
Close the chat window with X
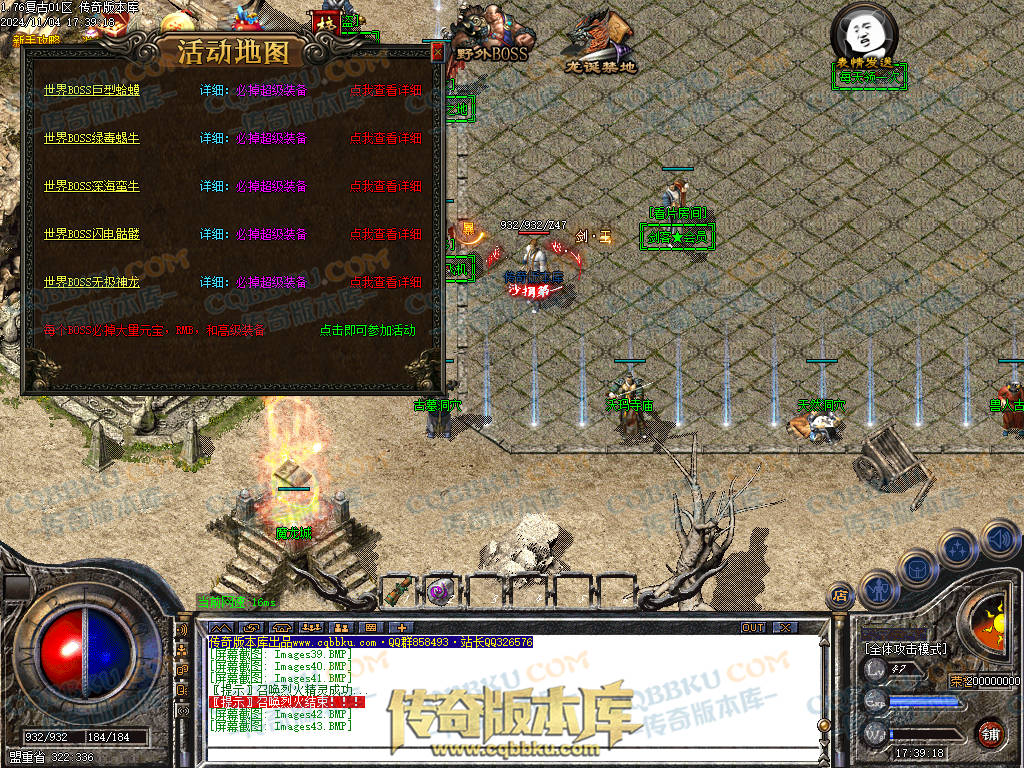[785, 627]
